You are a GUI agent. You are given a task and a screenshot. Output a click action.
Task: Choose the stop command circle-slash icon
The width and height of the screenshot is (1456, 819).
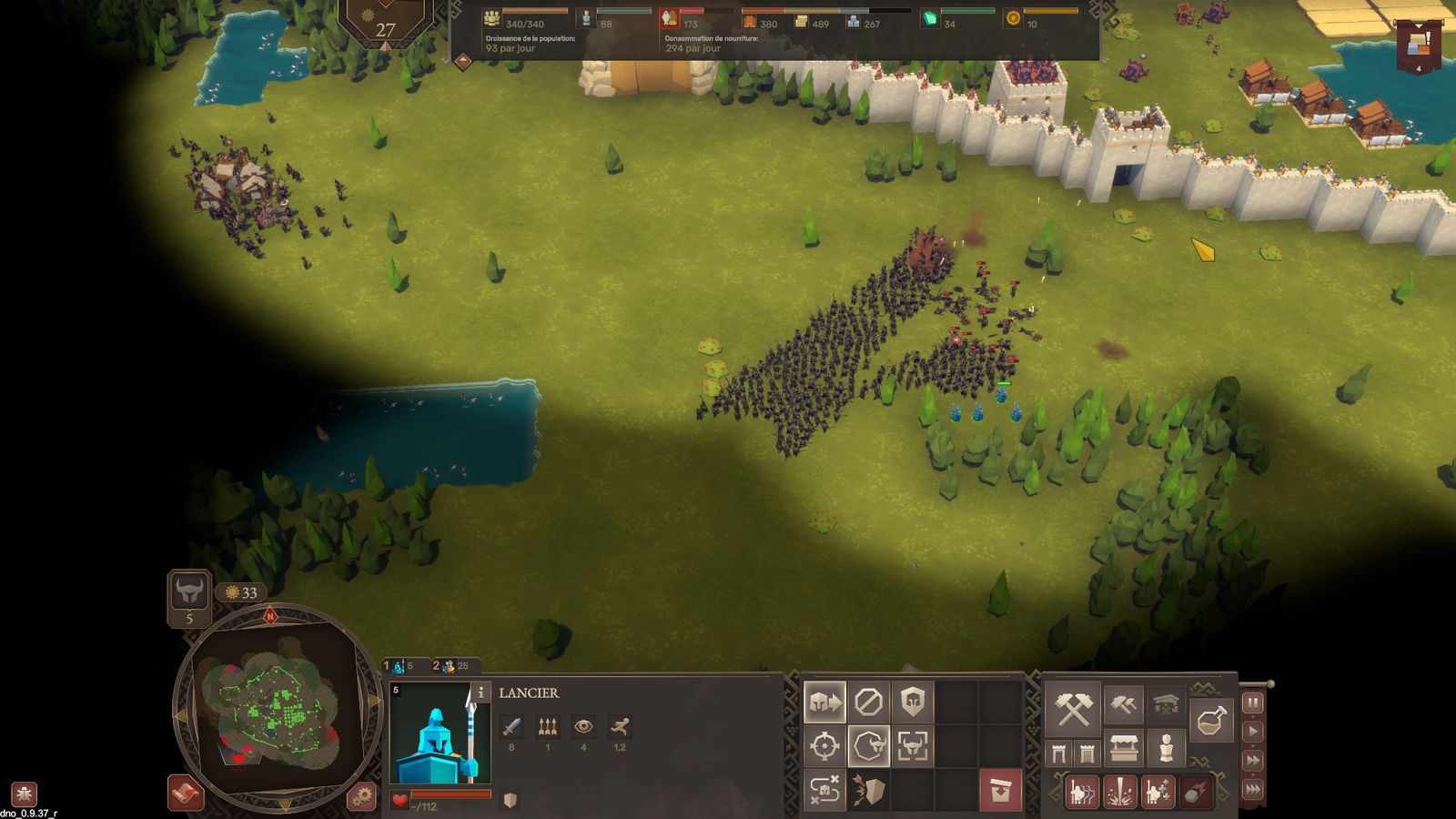[x=868, y=703]
